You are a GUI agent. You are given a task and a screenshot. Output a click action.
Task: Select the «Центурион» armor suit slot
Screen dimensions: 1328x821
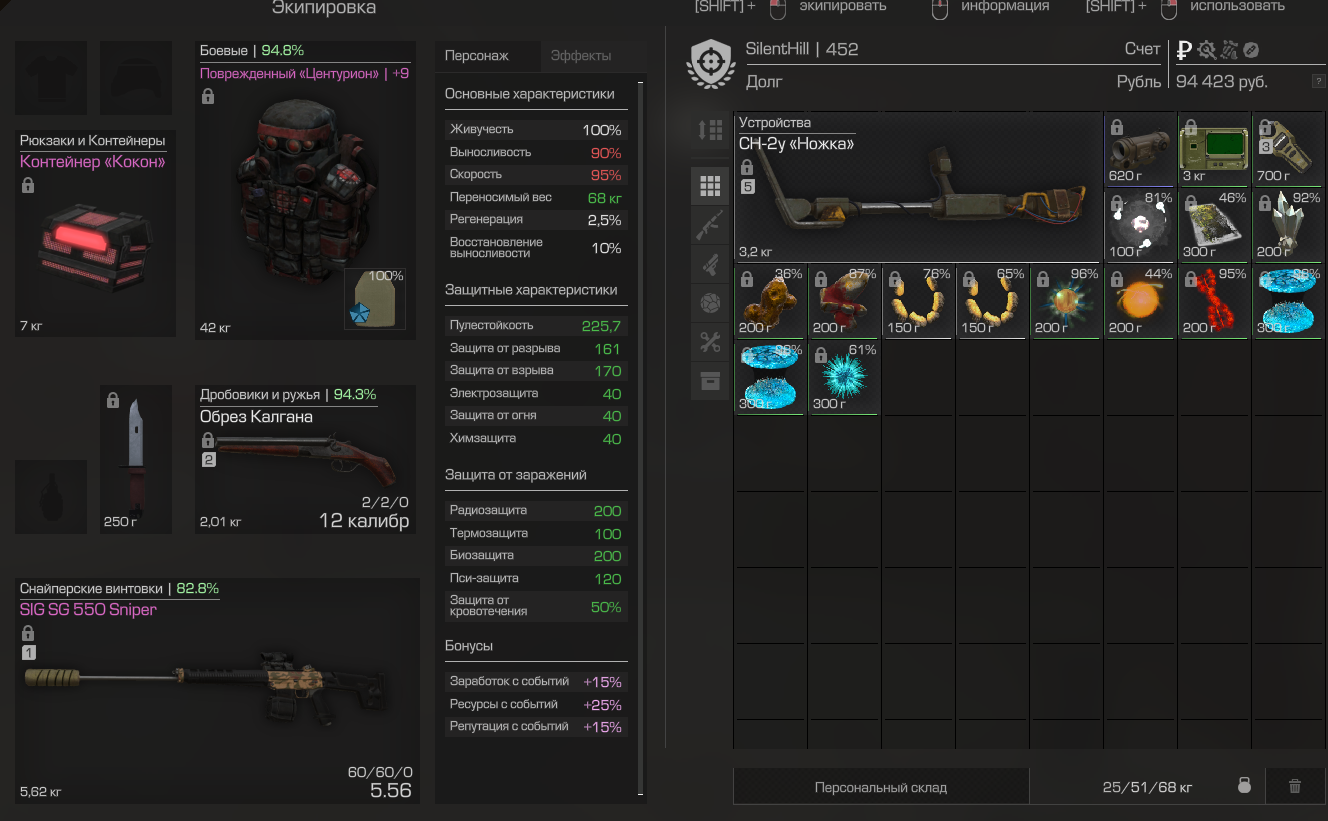pos(304,190)
